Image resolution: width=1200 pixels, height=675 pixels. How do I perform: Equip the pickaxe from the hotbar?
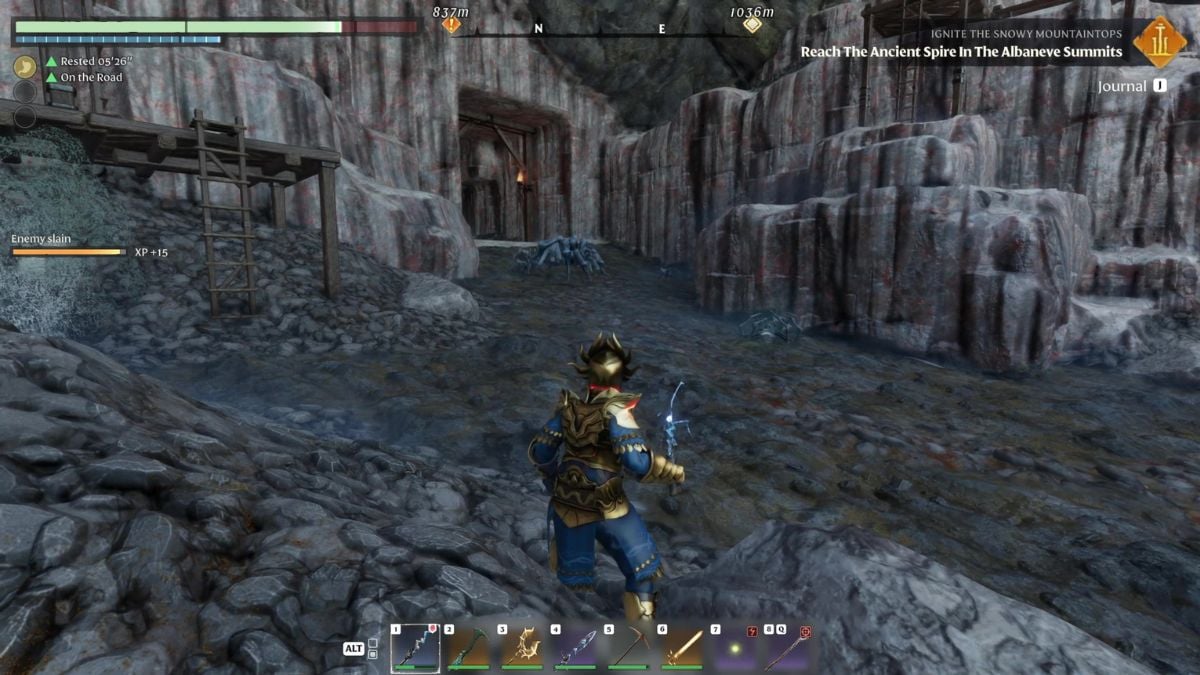(x=628, y=648)
